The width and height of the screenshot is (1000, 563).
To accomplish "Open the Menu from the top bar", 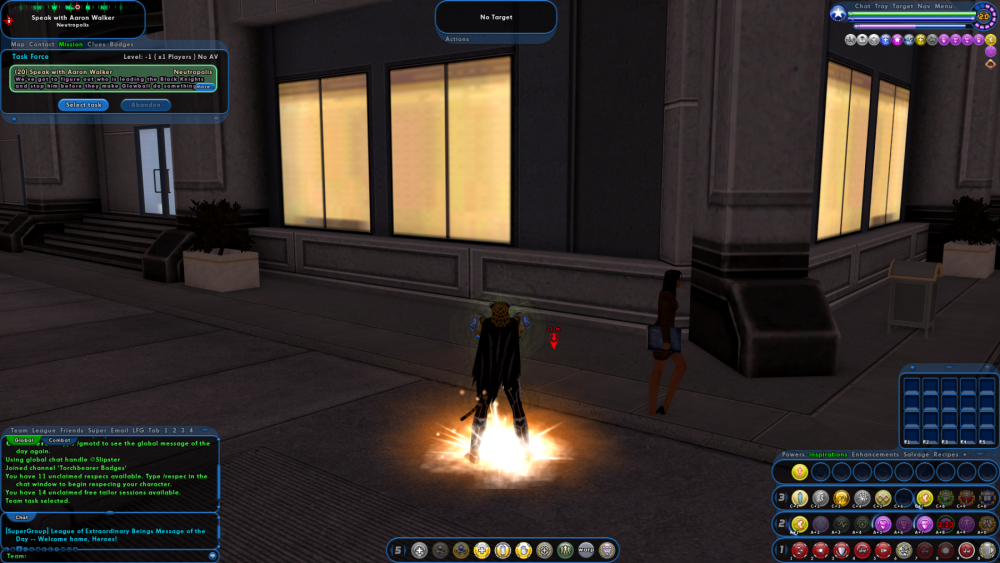I will coord(945,6).
